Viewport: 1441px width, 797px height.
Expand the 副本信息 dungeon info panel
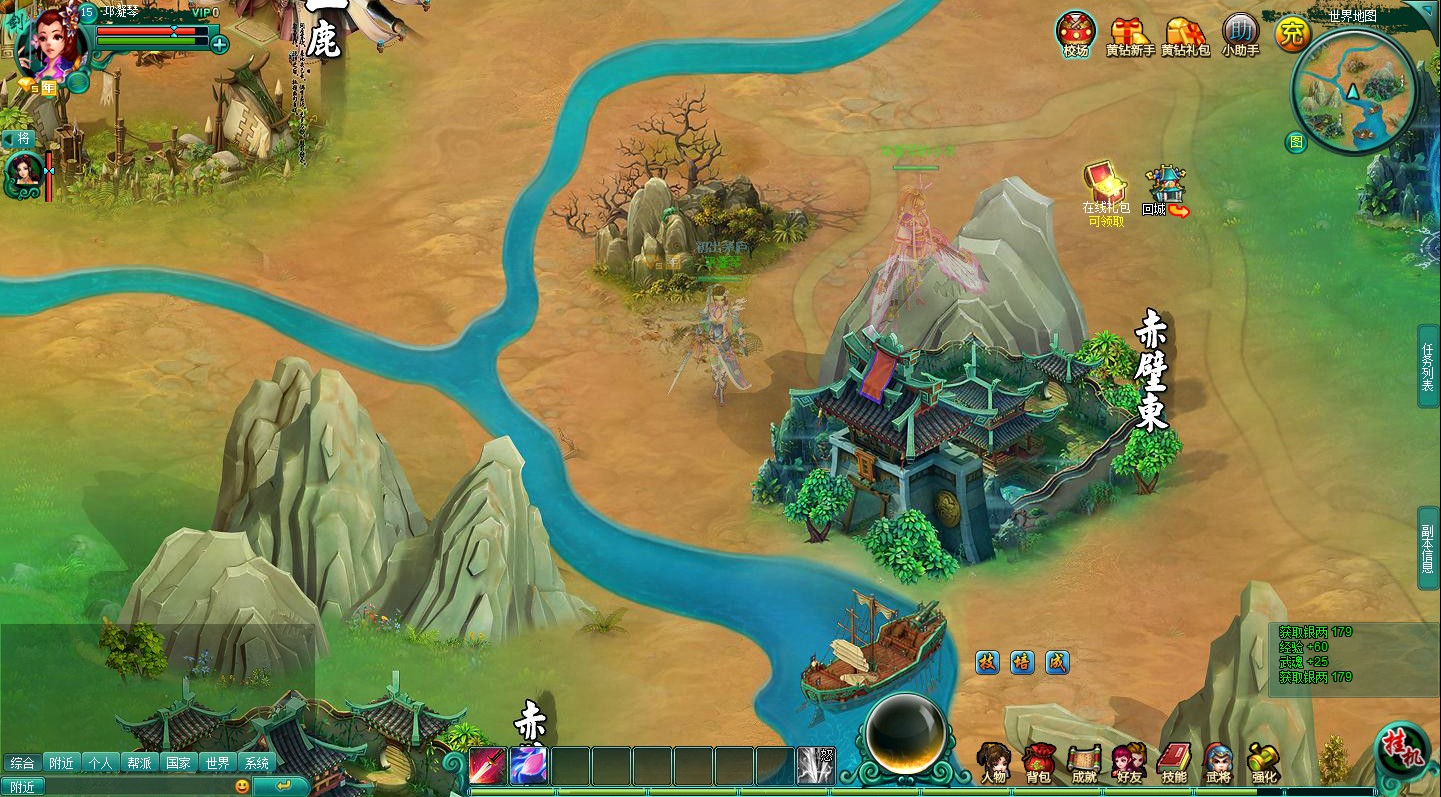pos(1428,548)
